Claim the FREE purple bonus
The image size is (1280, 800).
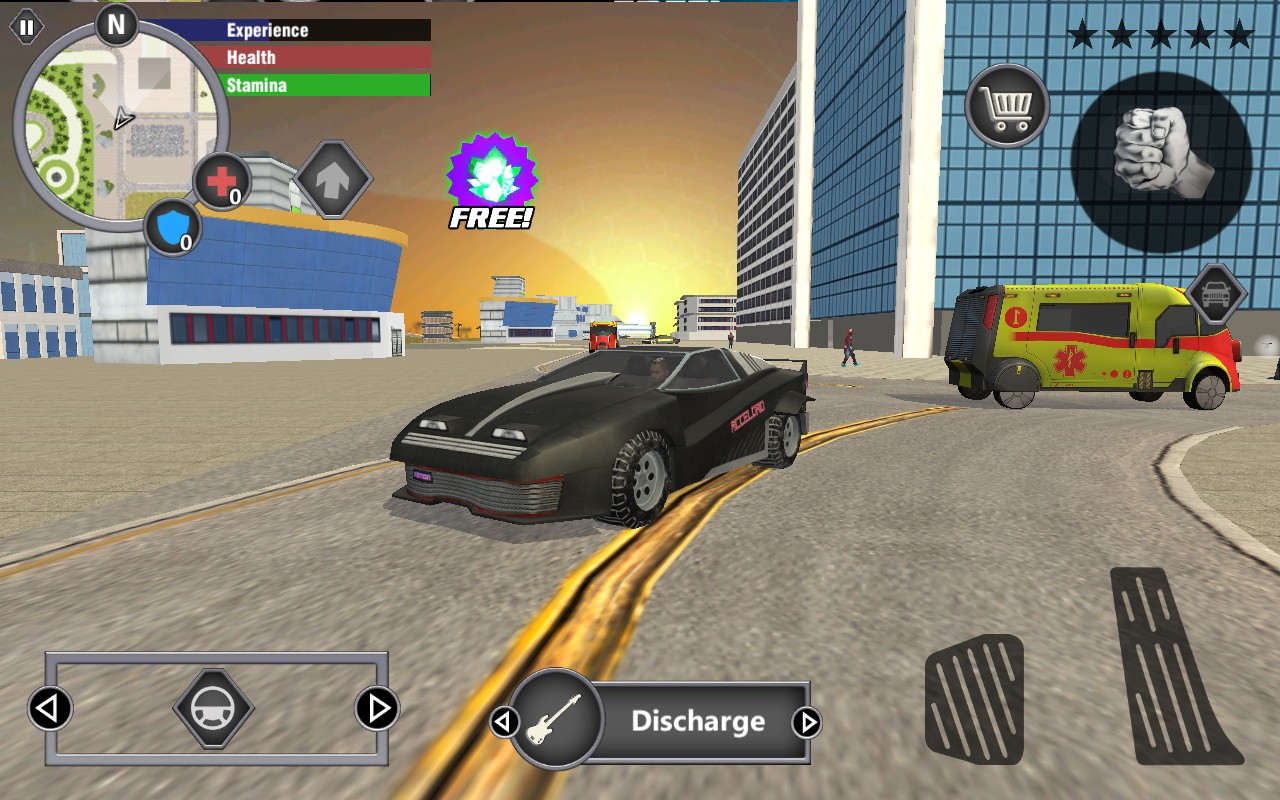(491, 180)
